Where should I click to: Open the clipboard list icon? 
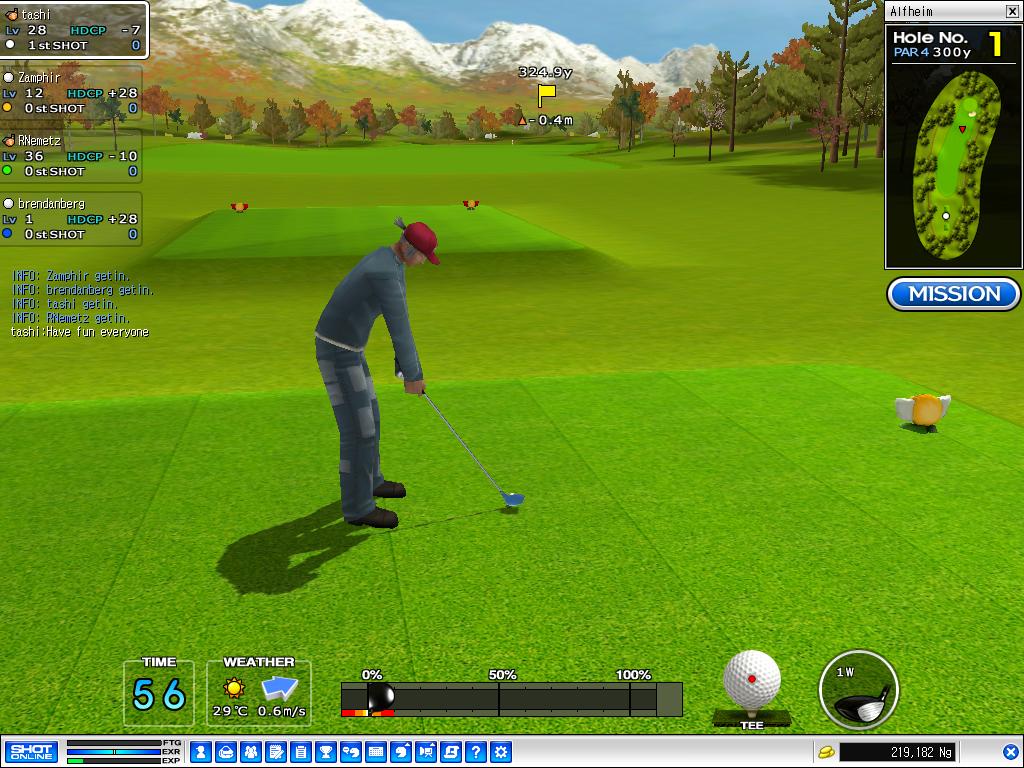[301, 752]
